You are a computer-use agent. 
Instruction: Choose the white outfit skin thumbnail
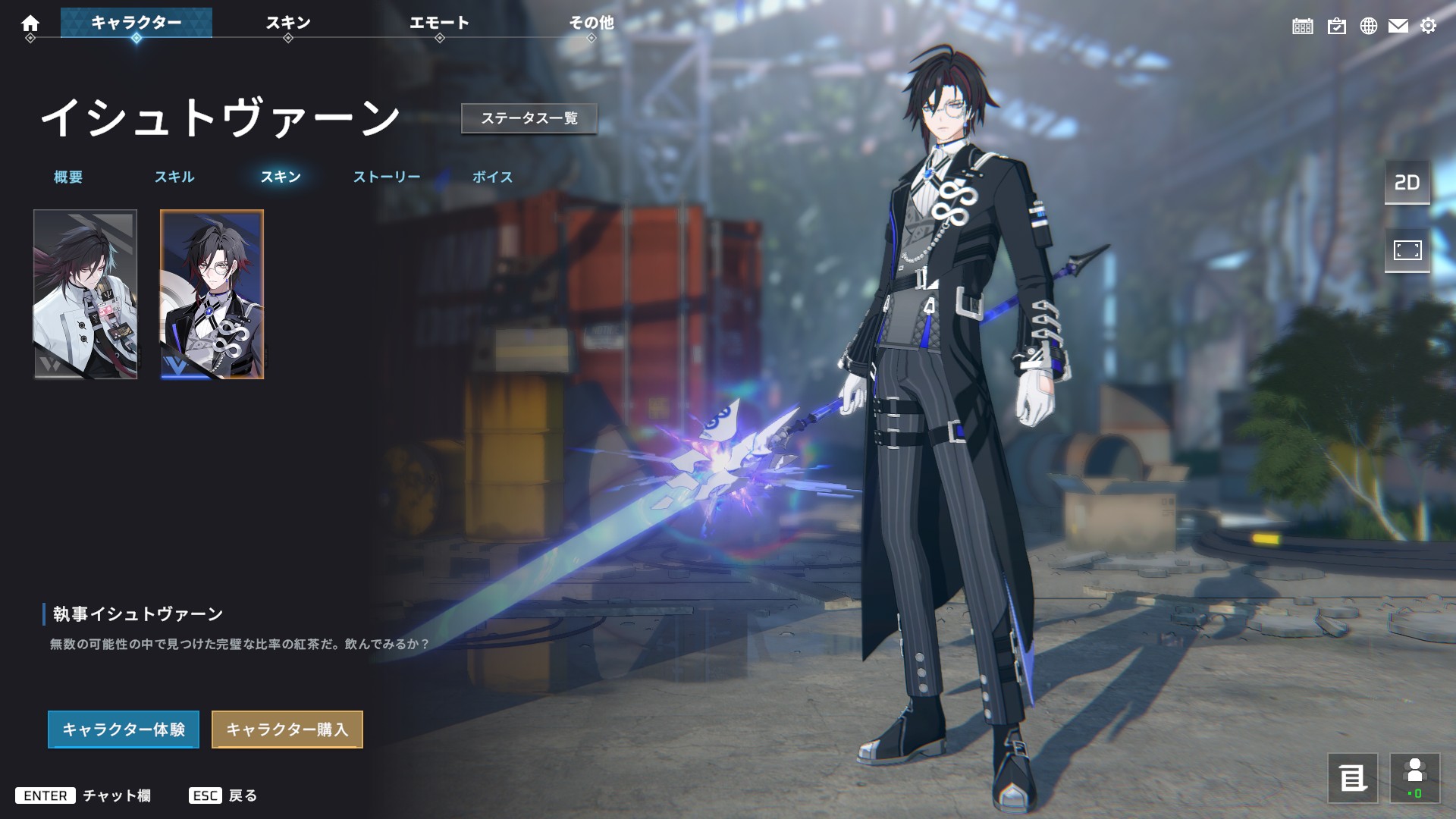pyautogui.click(x=86, y=294)
